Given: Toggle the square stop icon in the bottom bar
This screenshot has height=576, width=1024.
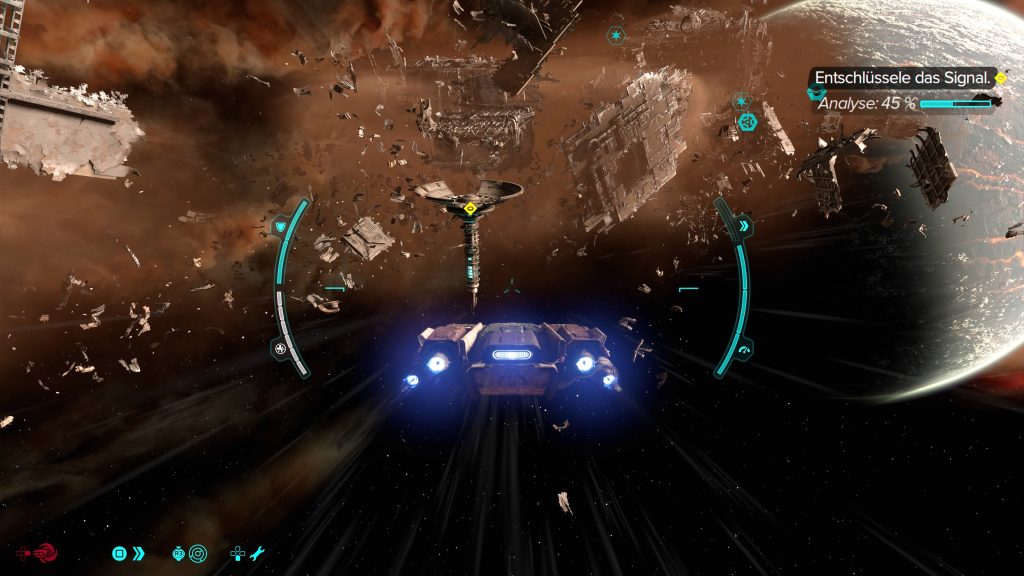Looking at the screenshot, I should [119, 552].
